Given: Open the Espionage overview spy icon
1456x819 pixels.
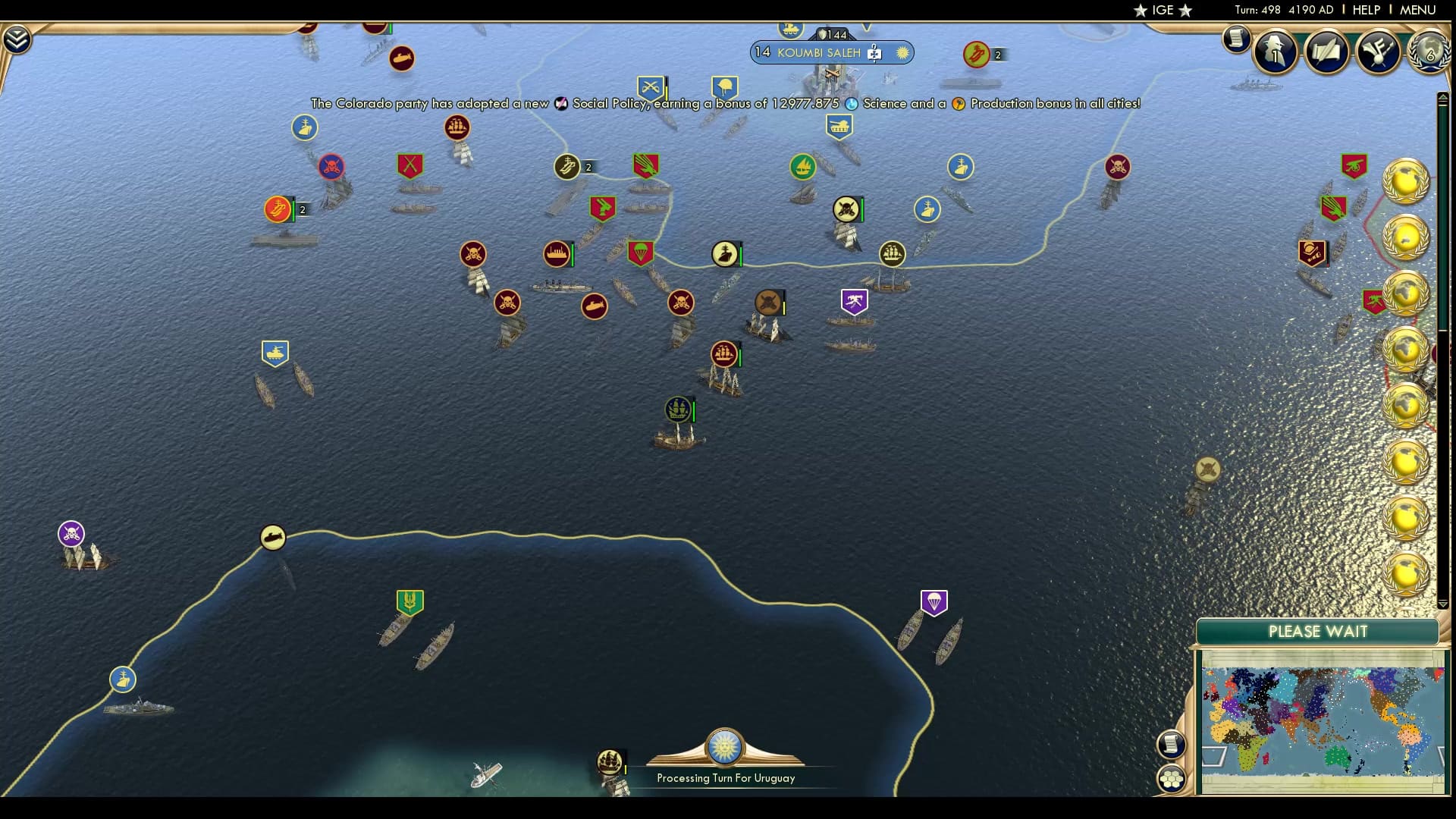Looking at the screenshot, I should 1276,53.
